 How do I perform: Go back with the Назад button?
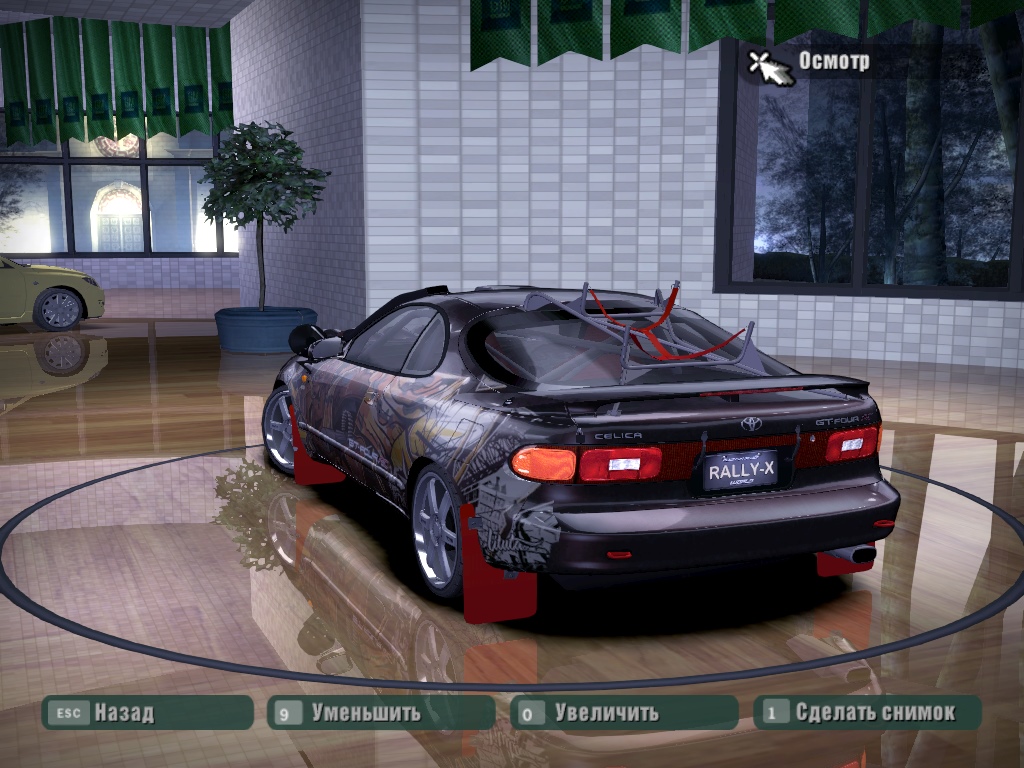click(x=146, y=713)
